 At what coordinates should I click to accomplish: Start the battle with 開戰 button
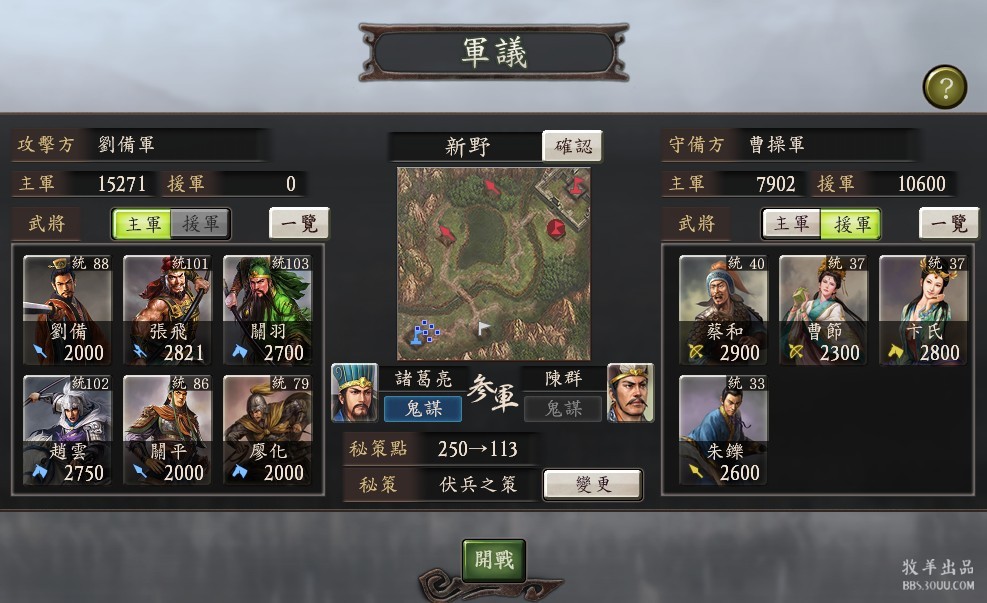pyautogui.click(x=494, y=560)
